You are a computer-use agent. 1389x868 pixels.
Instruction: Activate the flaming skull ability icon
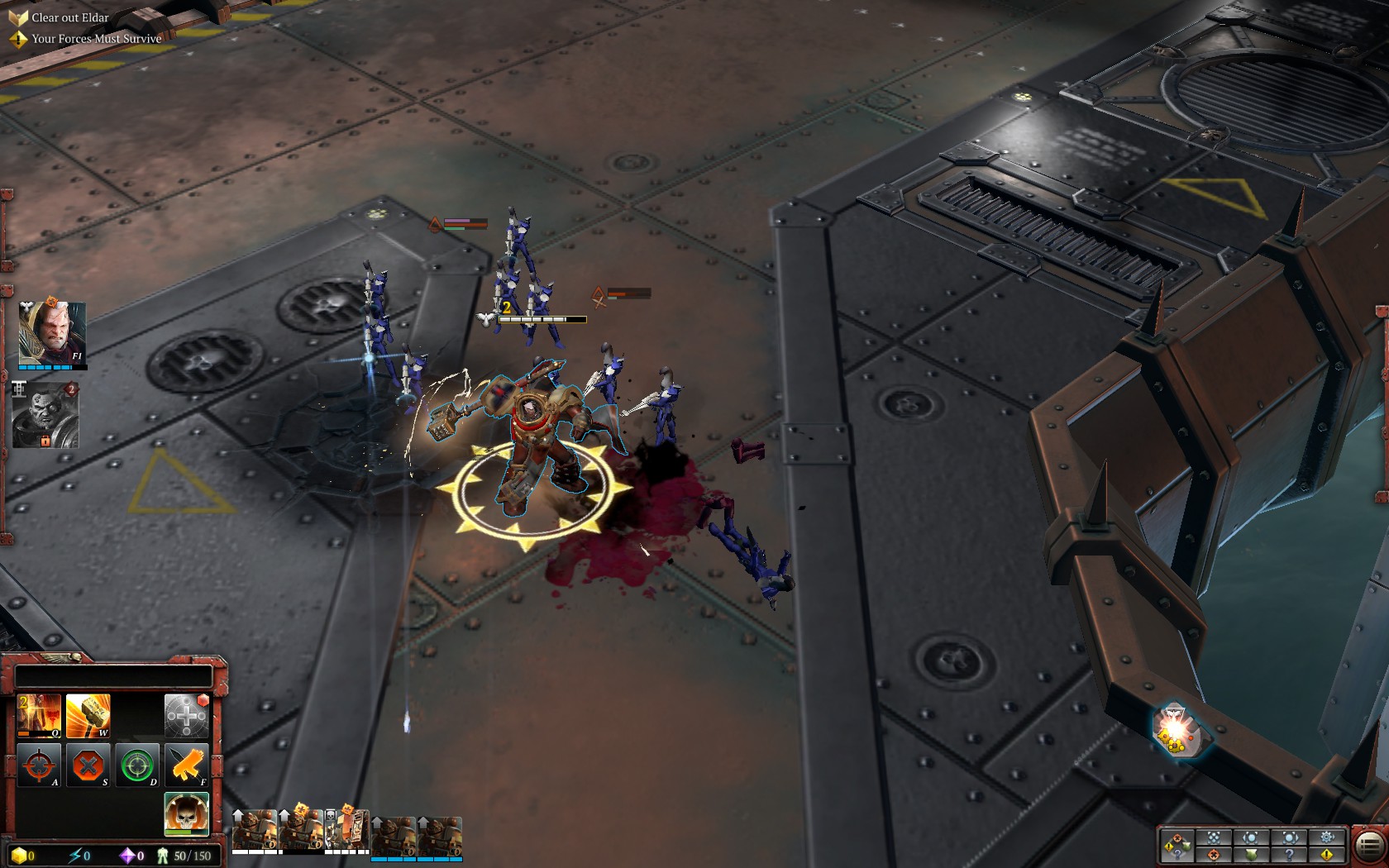[x=186, y=814]
